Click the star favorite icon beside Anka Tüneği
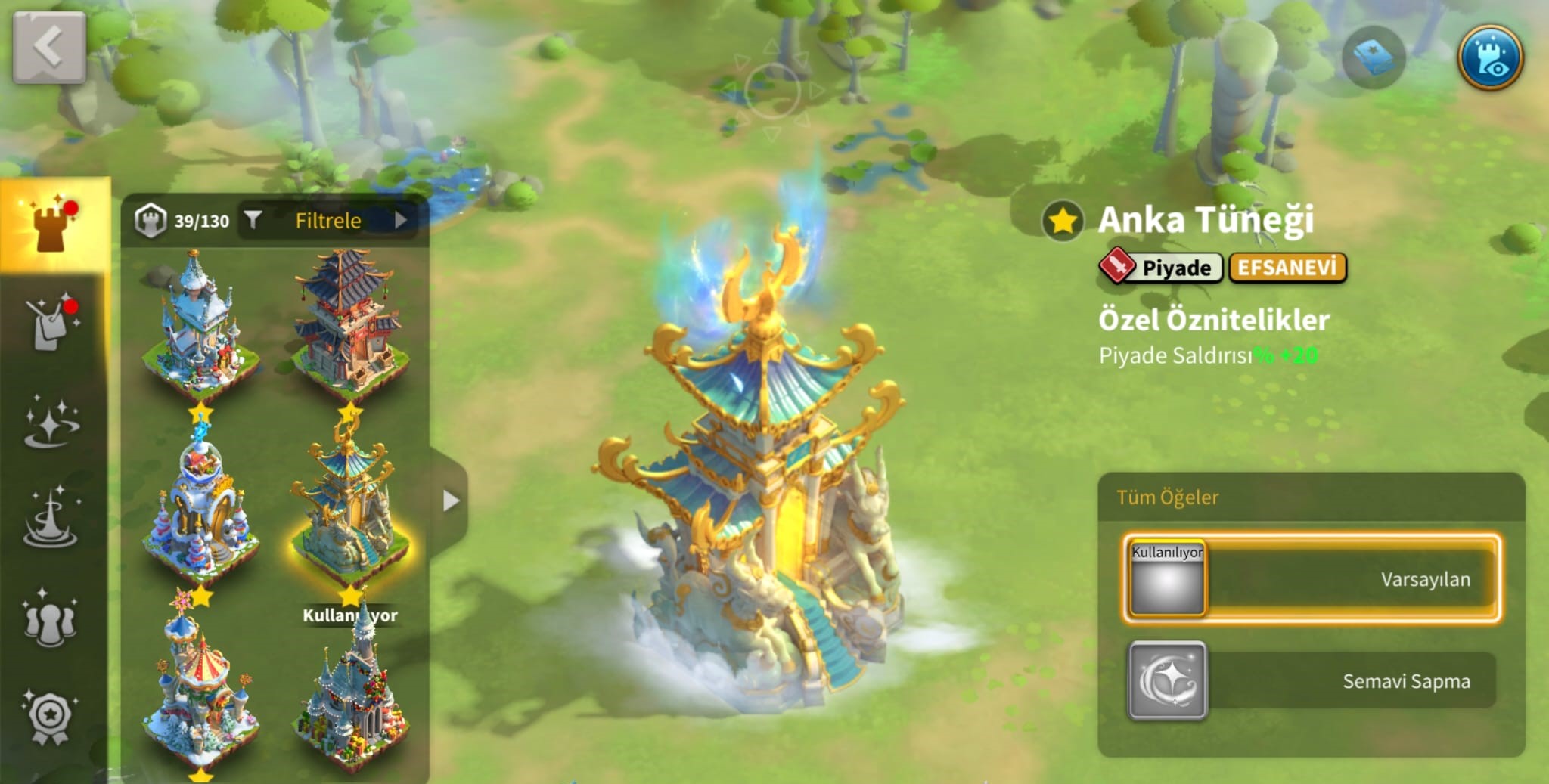This screenshot has height=784, width=1549. (x=1063, y=222)
